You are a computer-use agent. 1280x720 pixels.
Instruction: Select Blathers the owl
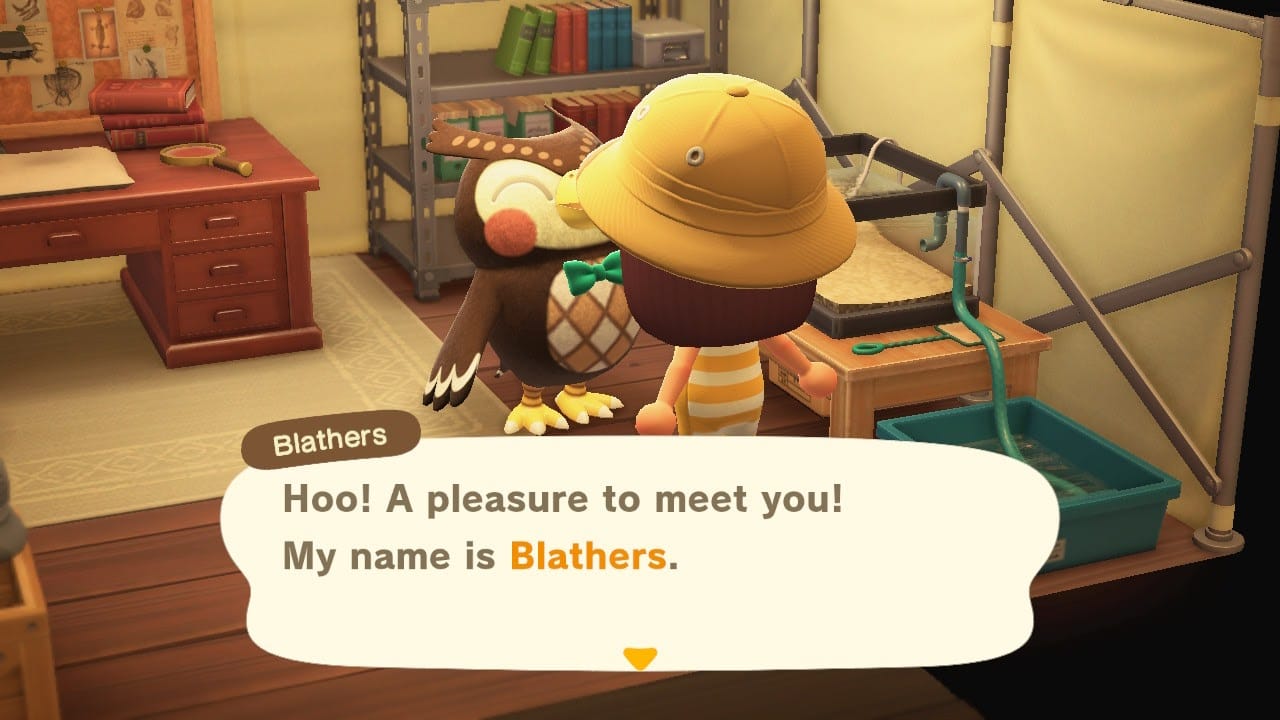click(520, 250)
